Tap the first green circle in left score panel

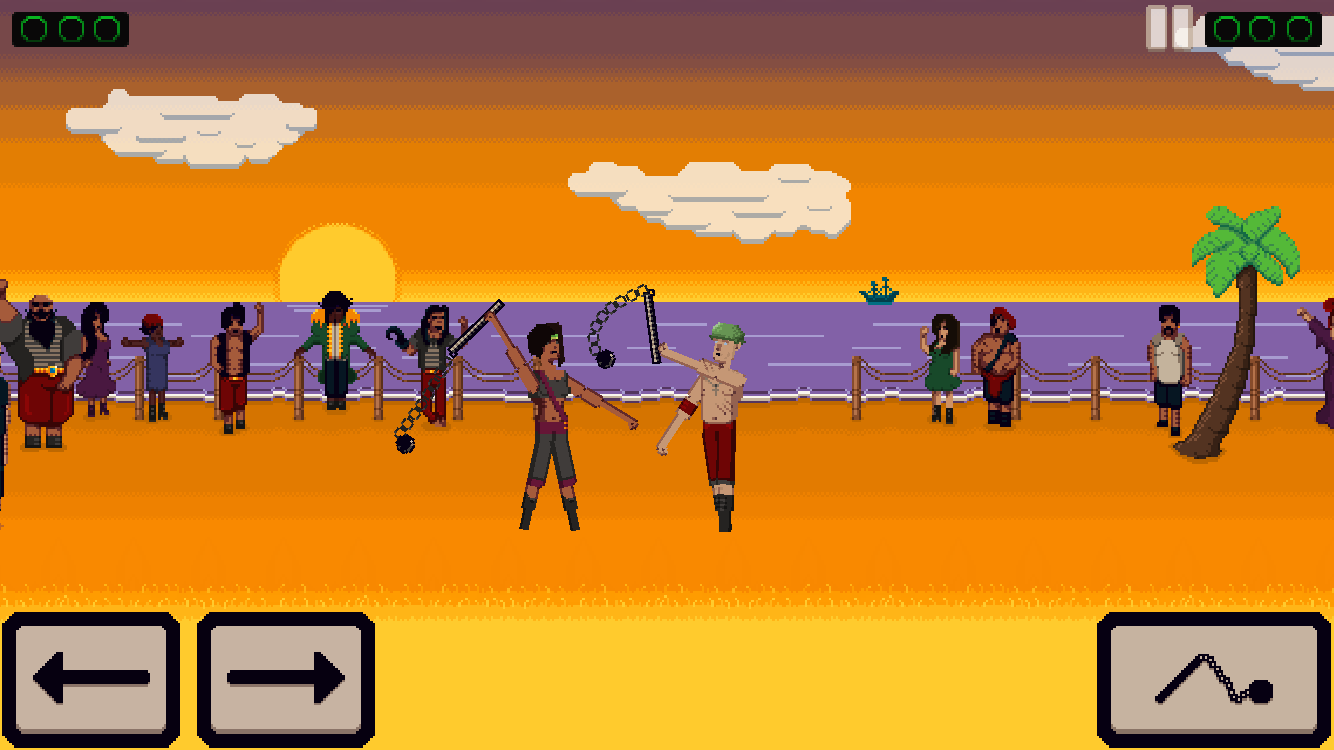[x=32, y=28]
